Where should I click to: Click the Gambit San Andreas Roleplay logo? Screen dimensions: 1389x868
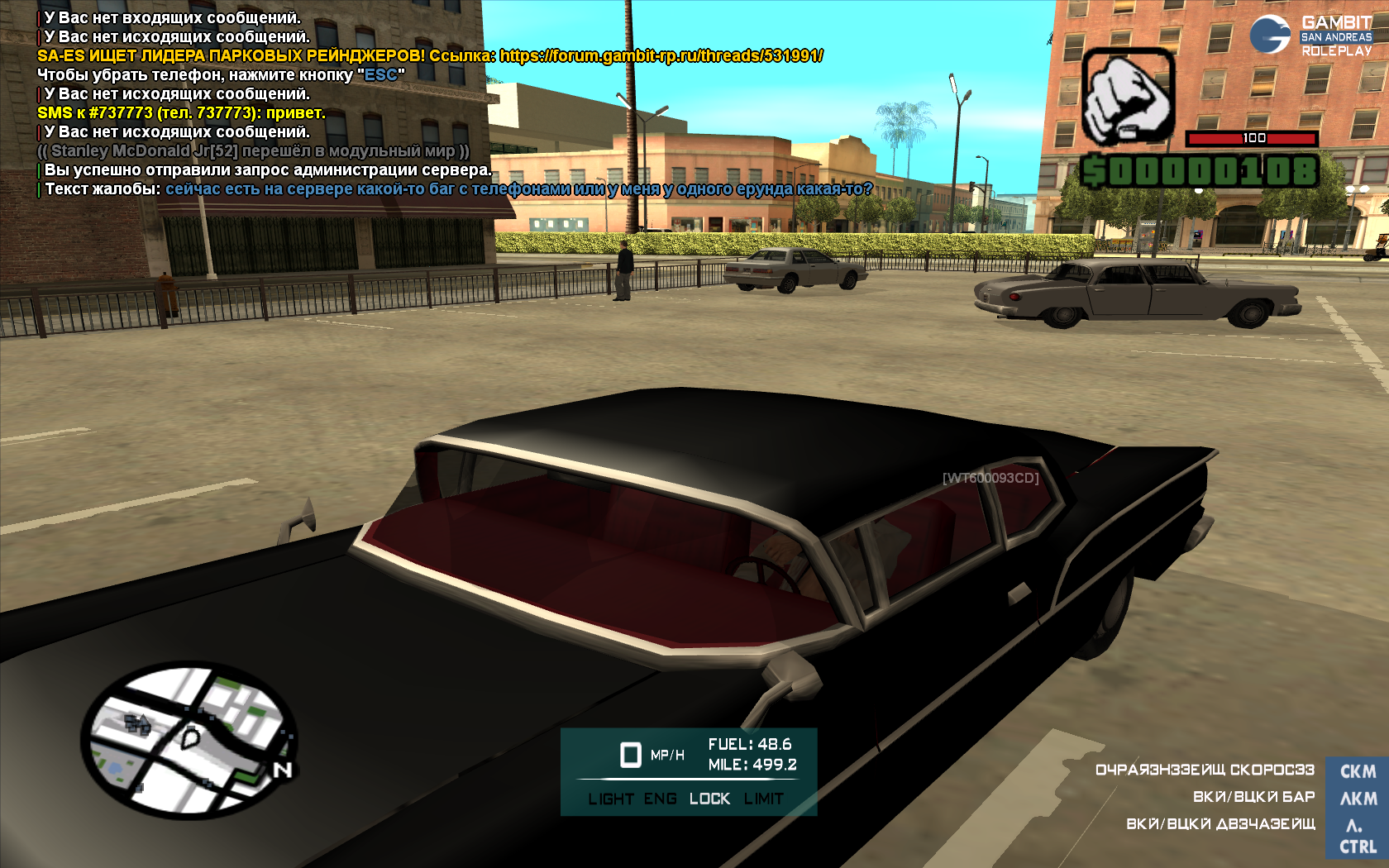pyautogui.click(x=1310, y=36)
